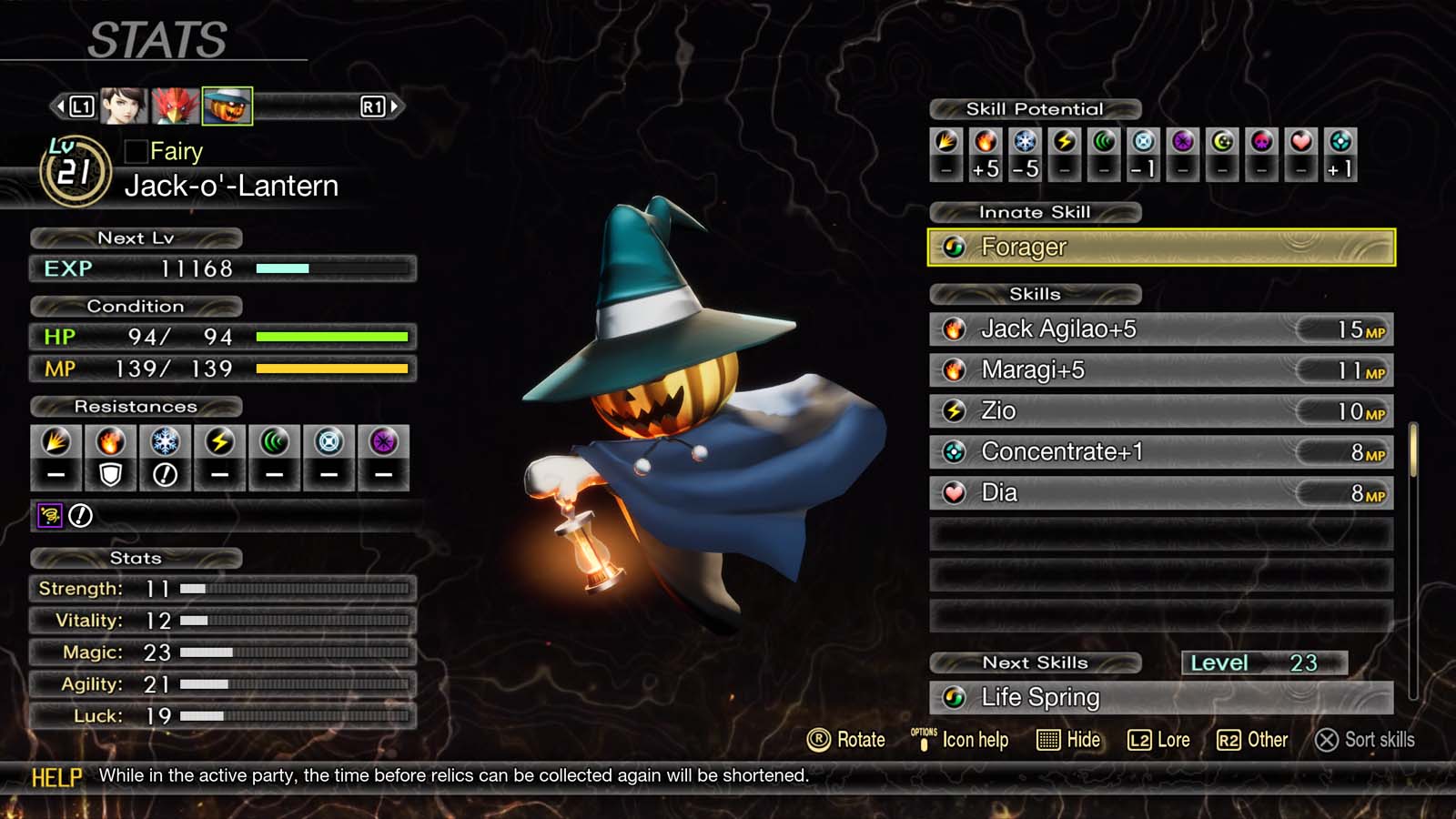1456x819 pixels.
Task: Expand Other options with R2
Action: 1255,740
